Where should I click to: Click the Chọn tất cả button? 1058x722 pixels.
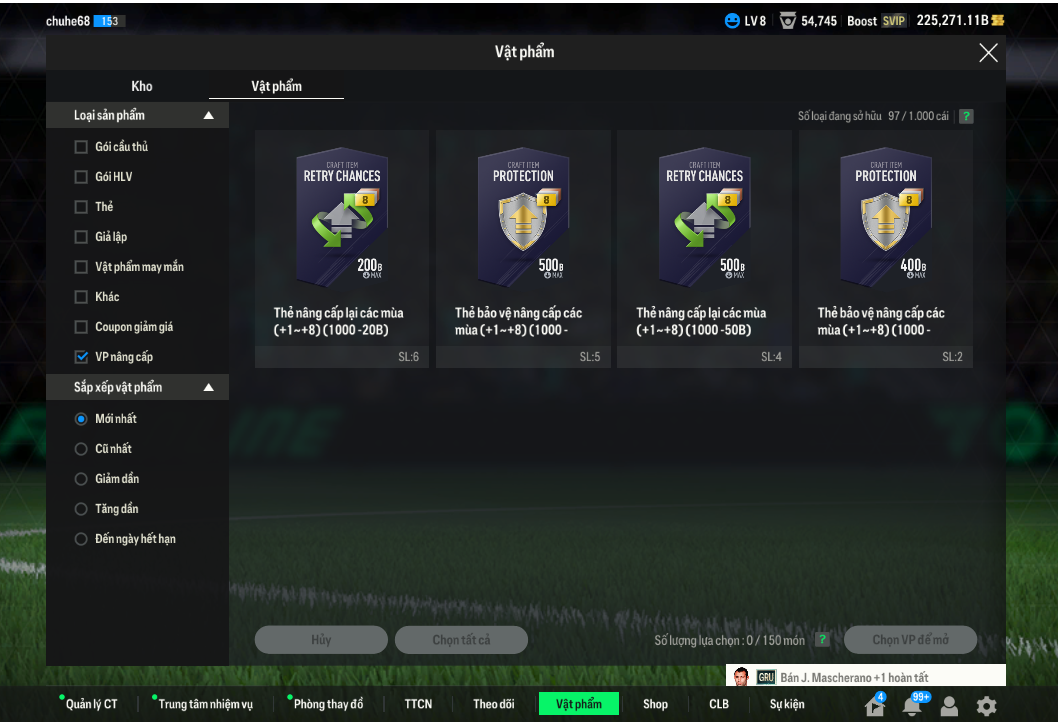click(461, 640)
